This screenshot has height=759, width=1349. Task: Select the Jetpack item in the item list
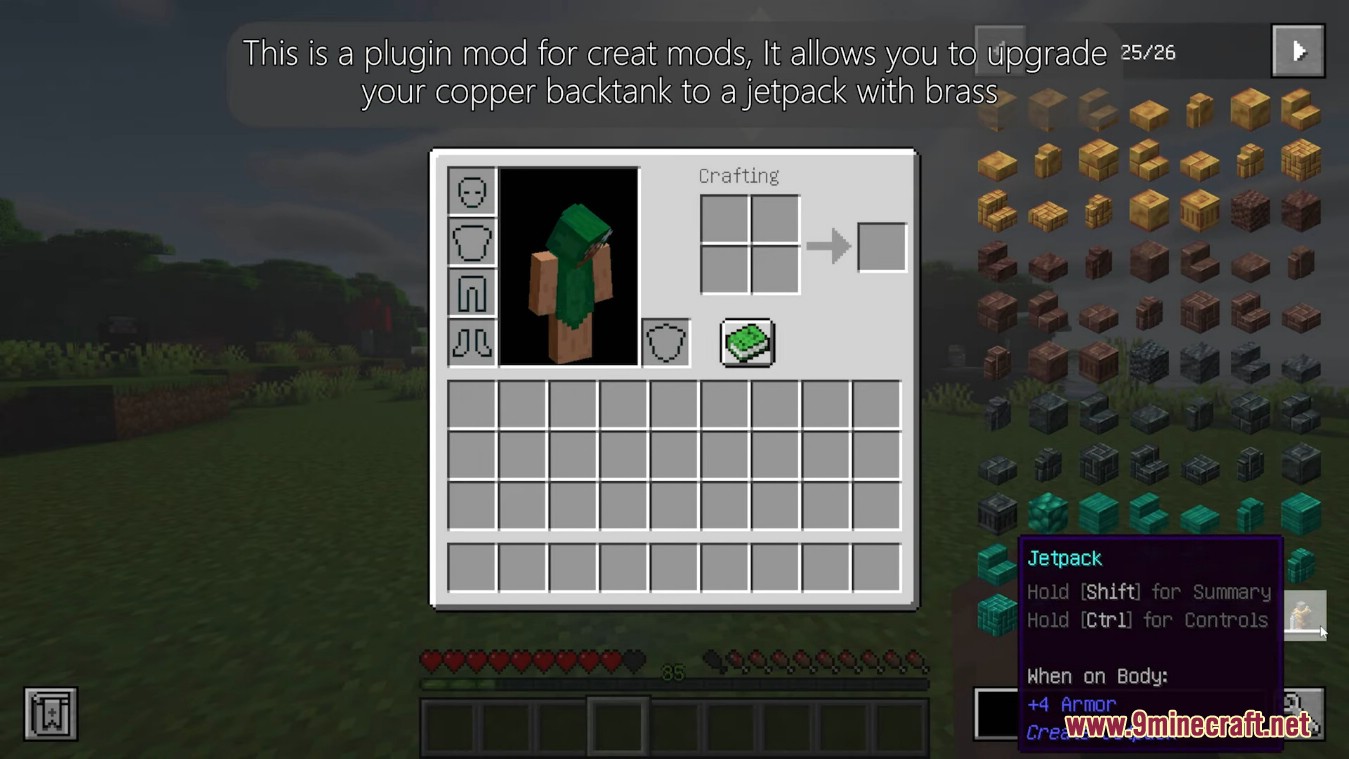pos(1305,616)
